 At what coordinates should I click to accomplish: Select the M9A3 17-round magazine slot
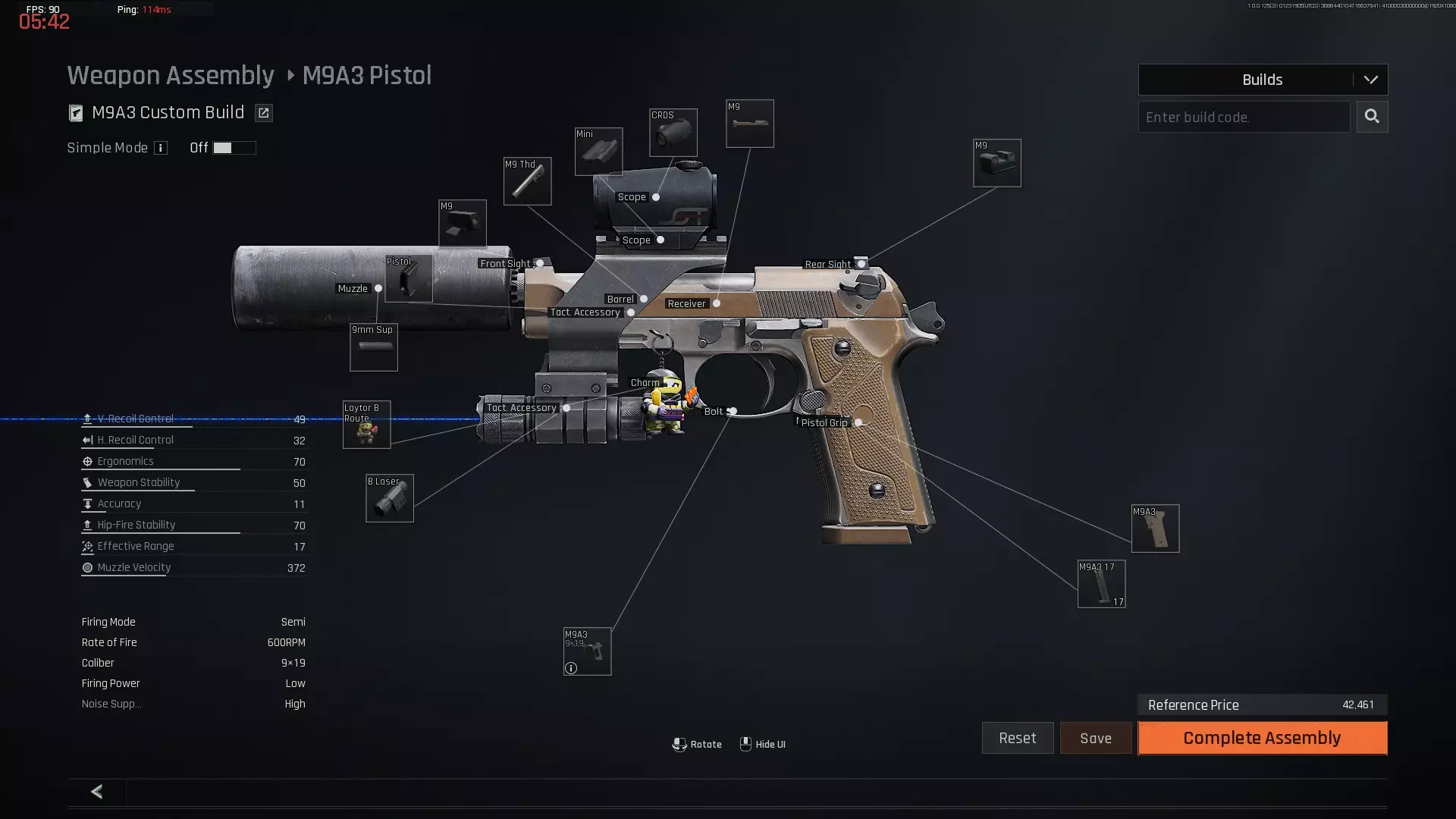pyautogui.click(x=1101, y=584)
